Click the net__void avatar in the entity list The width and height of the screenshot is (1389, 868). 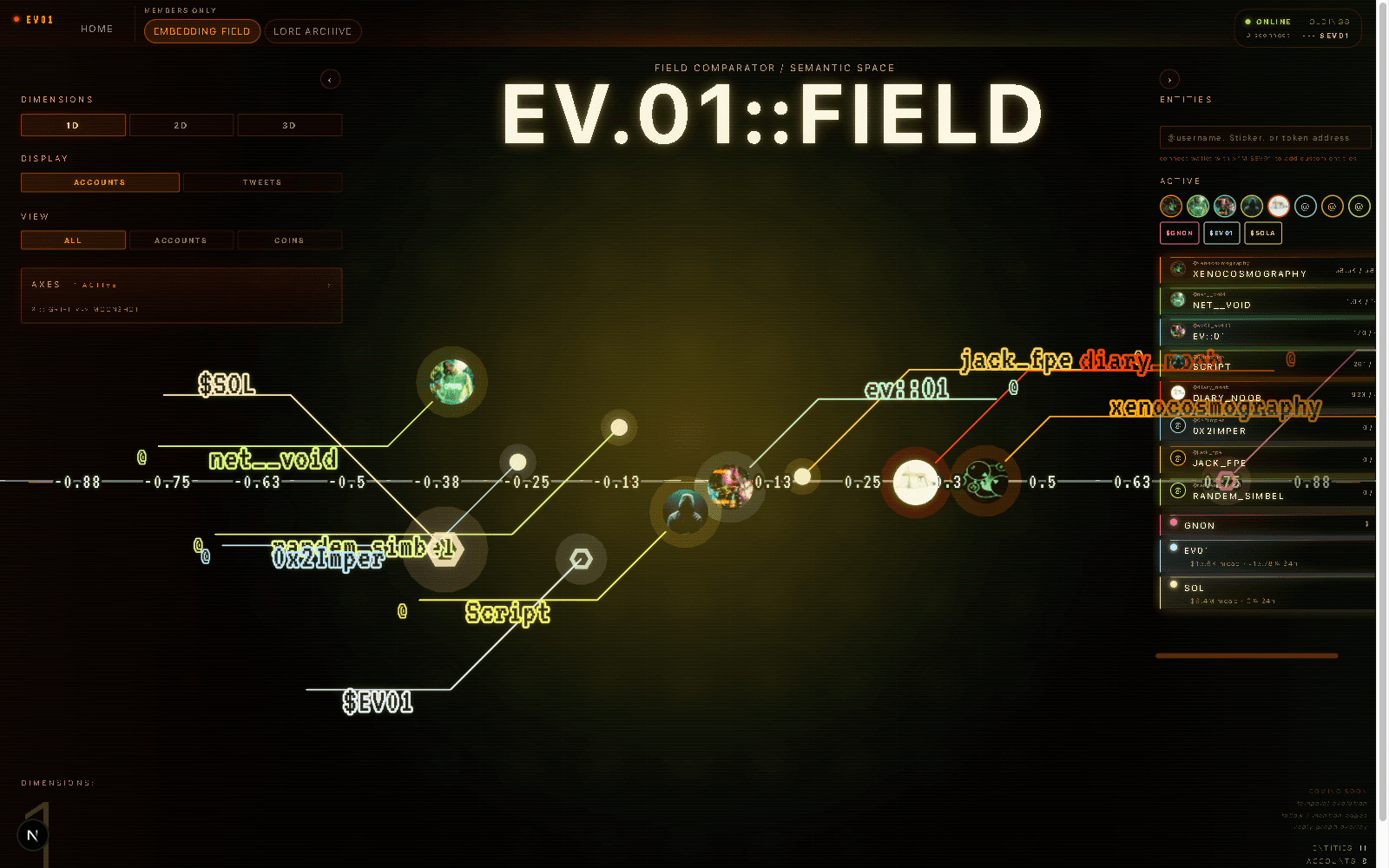coord(1178,300)
